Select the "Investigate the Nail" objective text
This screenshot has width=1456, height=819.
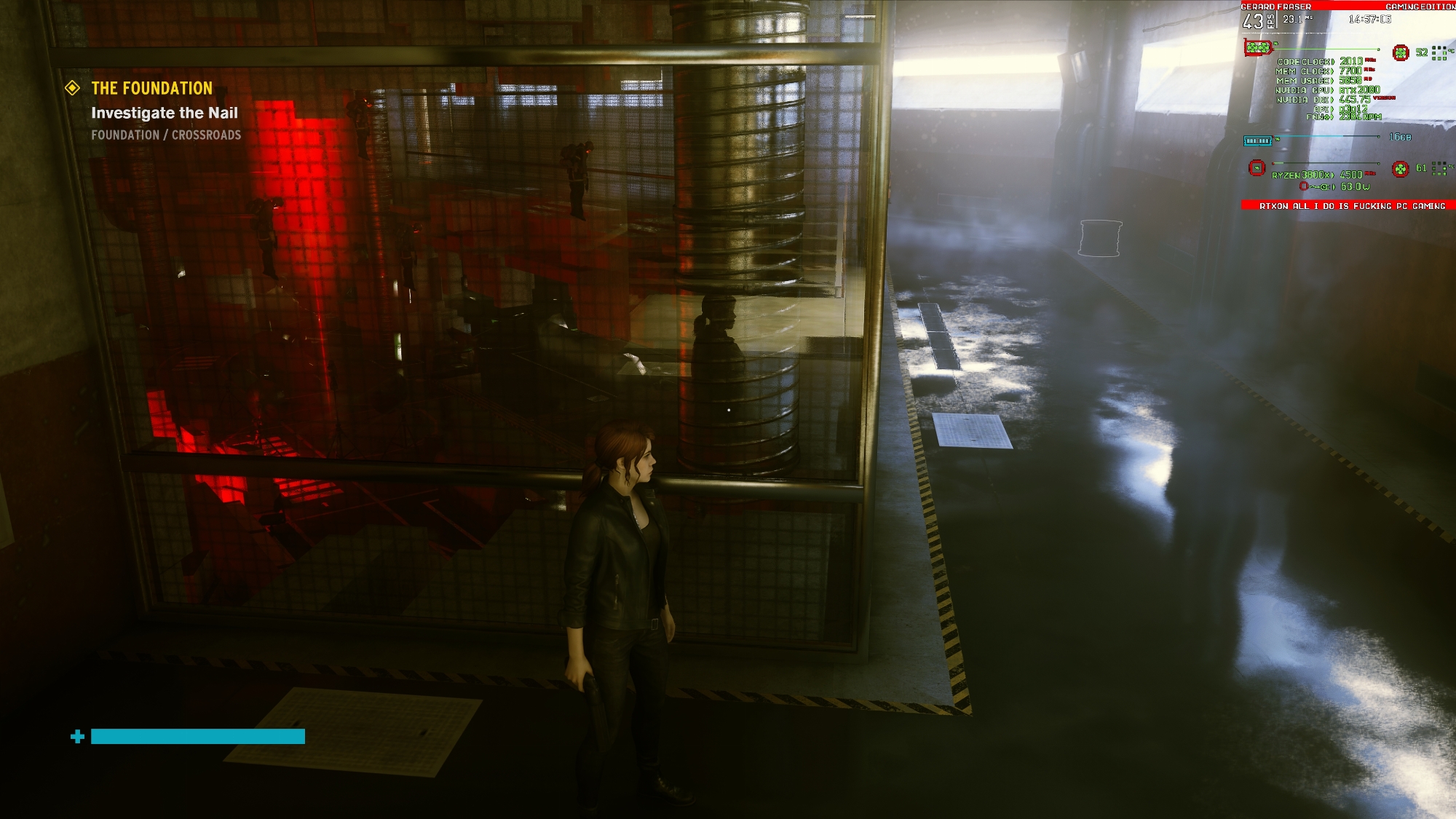click(165, 113)
